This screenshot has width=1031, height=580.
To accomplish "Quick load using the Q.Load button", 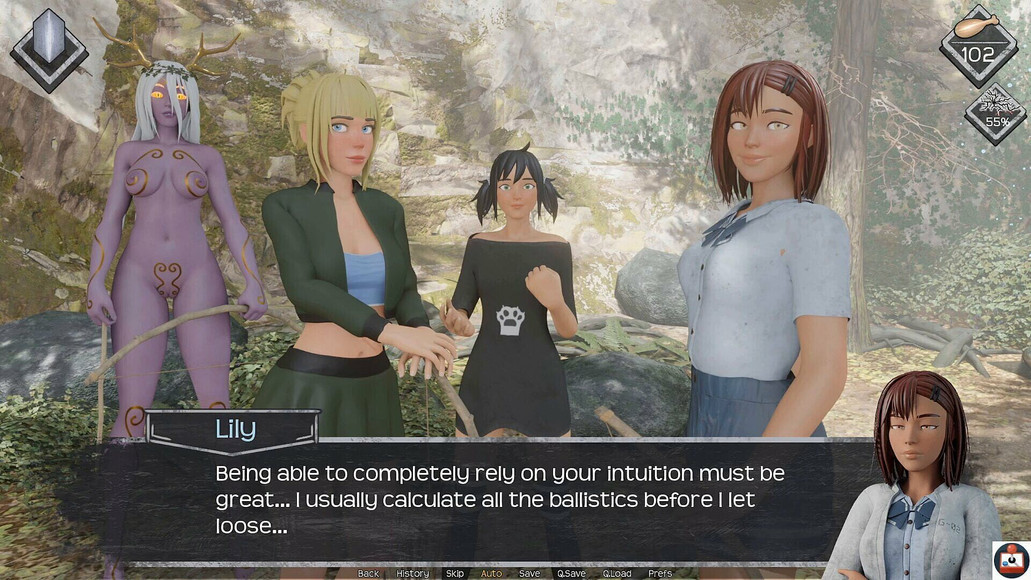I will pyautogui.click(x=617, y=574).
